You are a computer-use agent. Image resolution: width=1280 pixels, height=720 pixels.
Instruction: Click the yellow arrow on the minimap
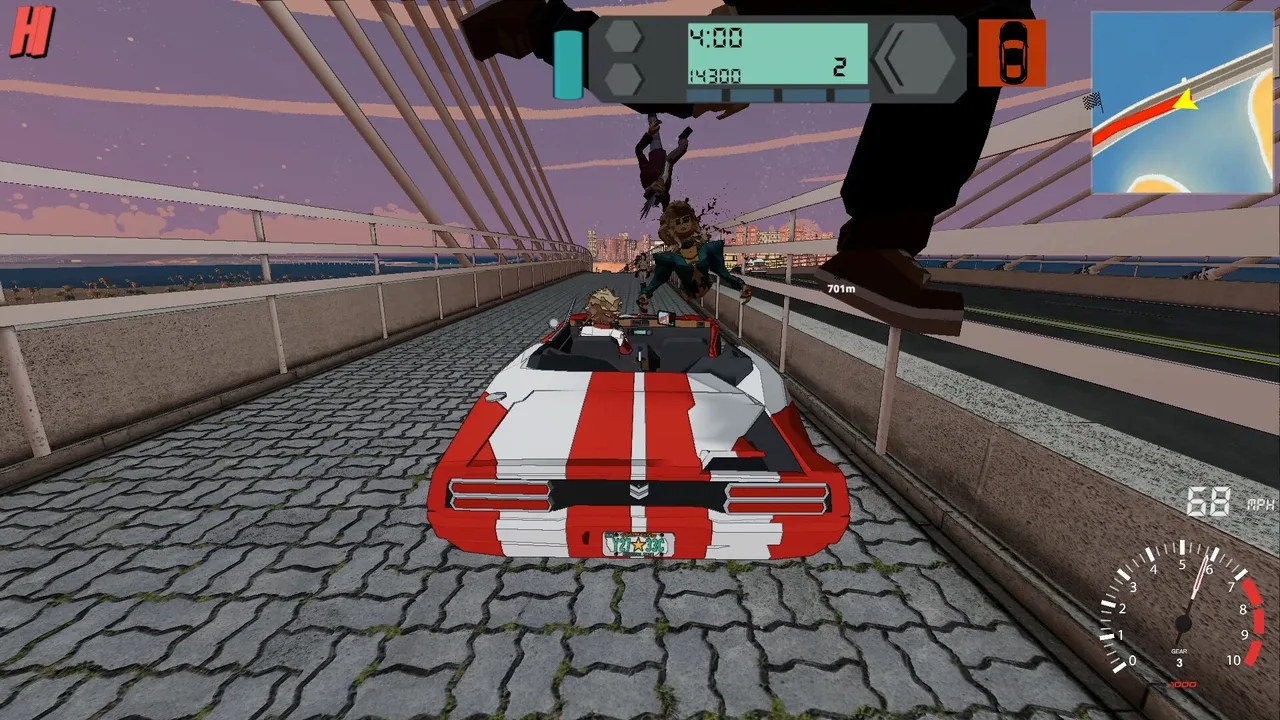(x=1185, y=100)
